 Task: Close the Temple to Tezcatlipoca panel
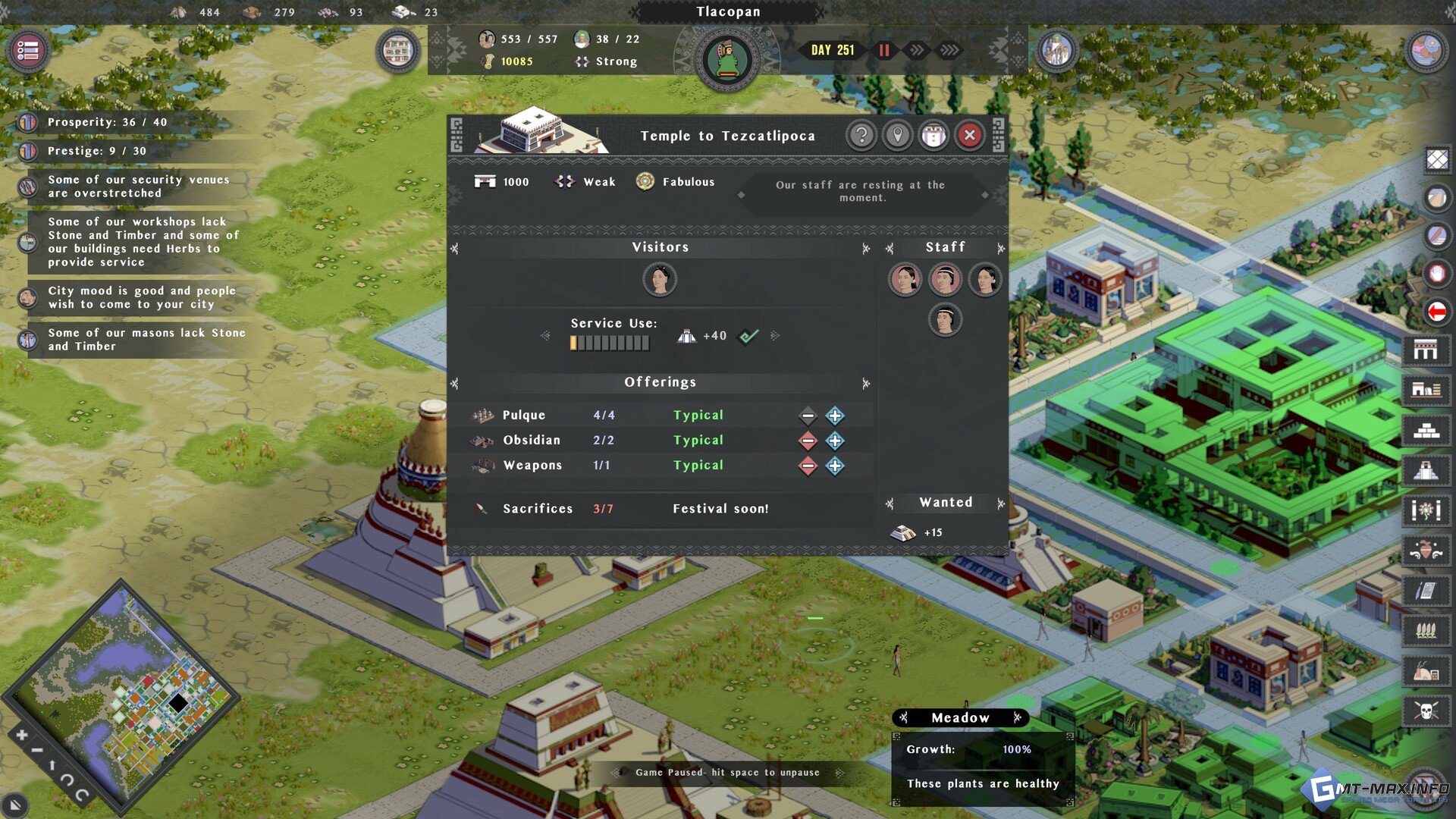point(969,136)
